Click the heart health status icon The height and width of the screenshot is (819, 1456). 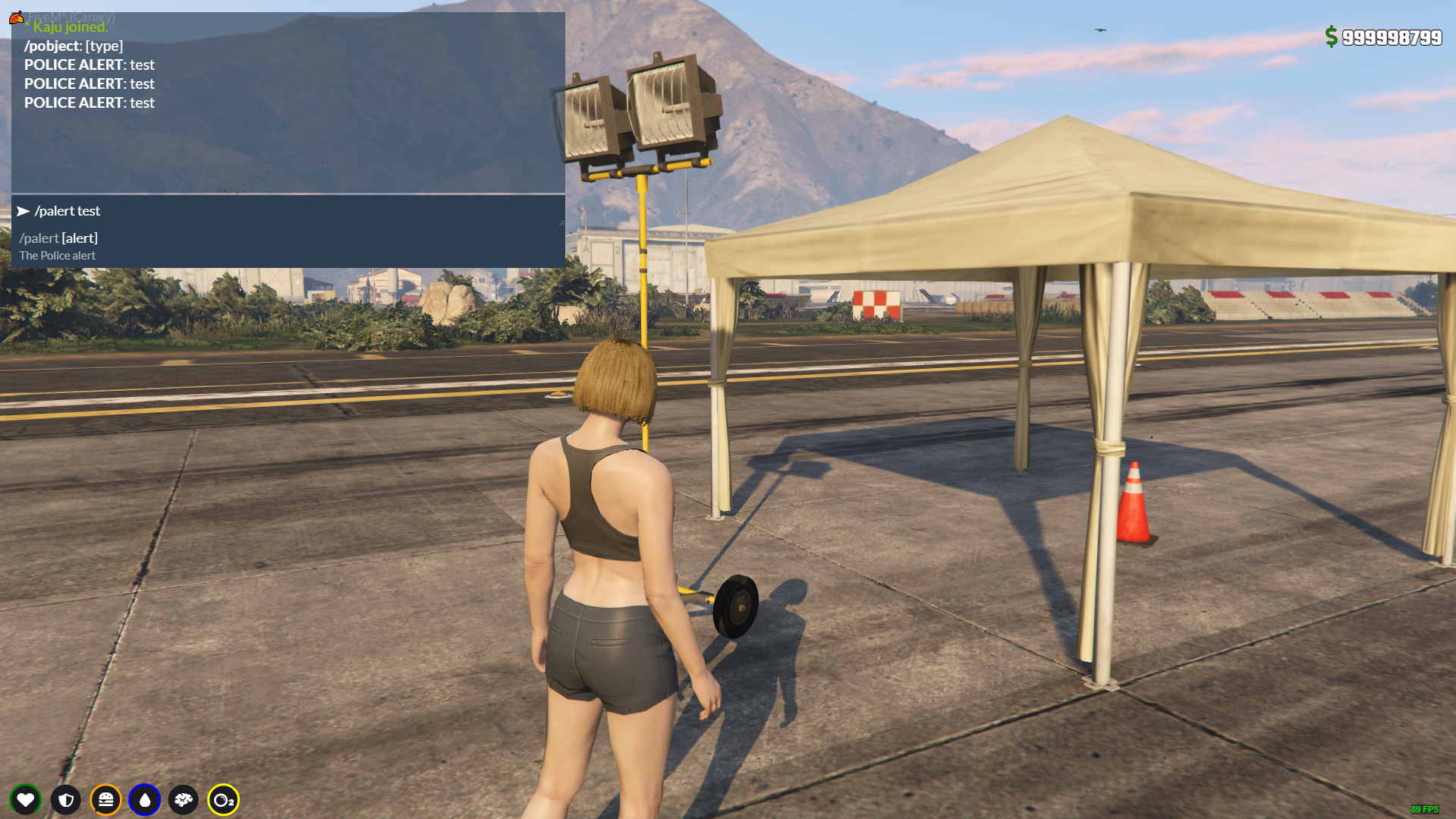(26, 799)
